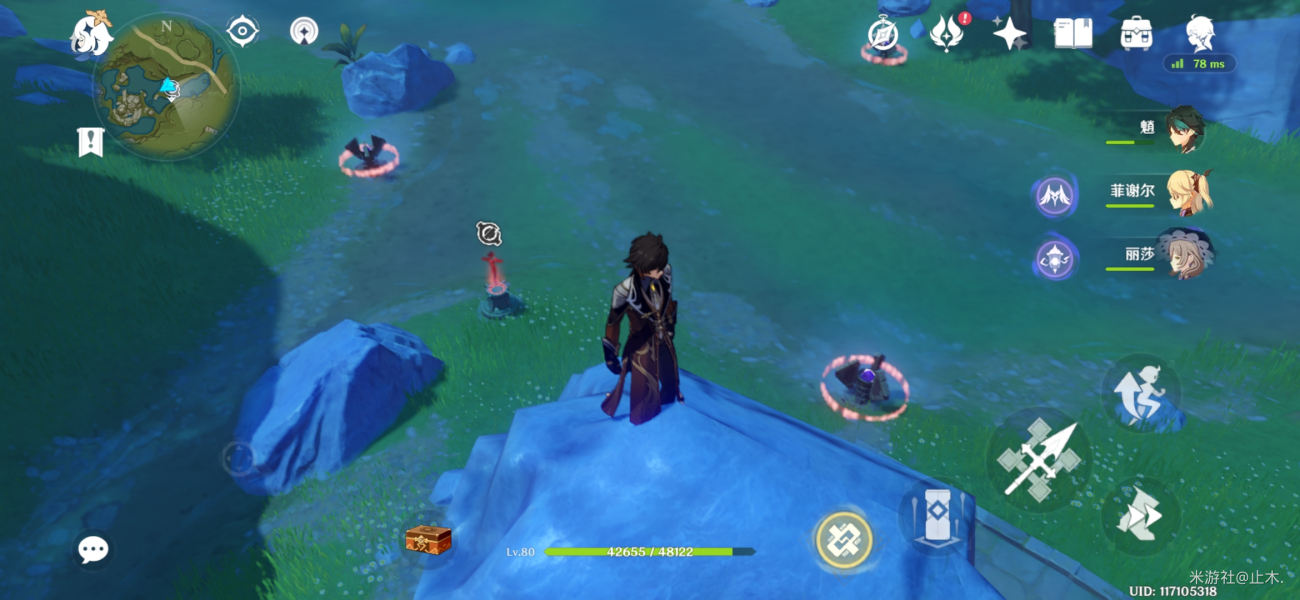This screenshot has width=1300, height=600.
Task: Open the Paimon main menu
Action: pyautogui.click(x=90, y=35)
